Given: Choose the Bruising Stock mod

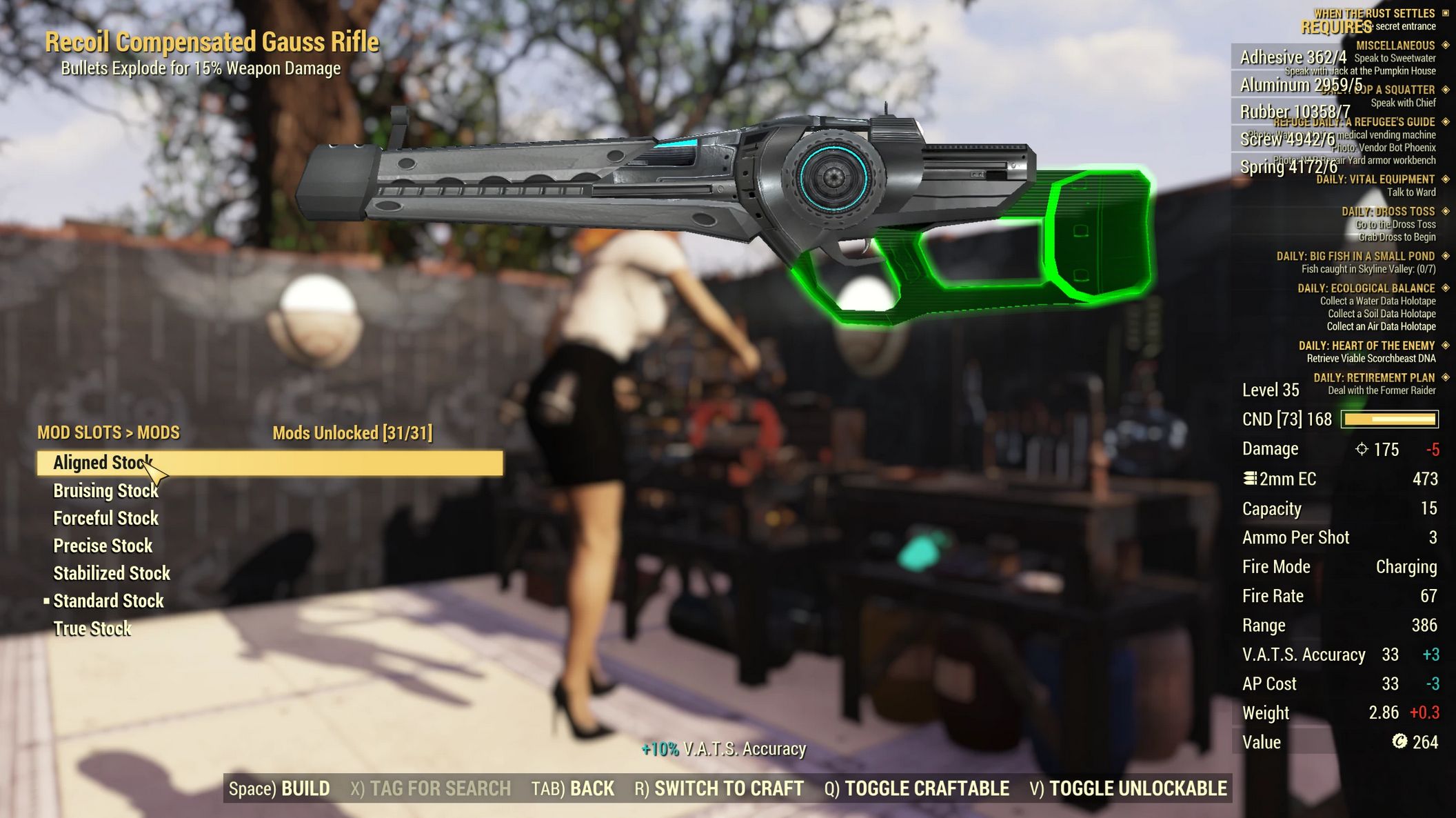Looking at the screenshot, I should 106,490.
